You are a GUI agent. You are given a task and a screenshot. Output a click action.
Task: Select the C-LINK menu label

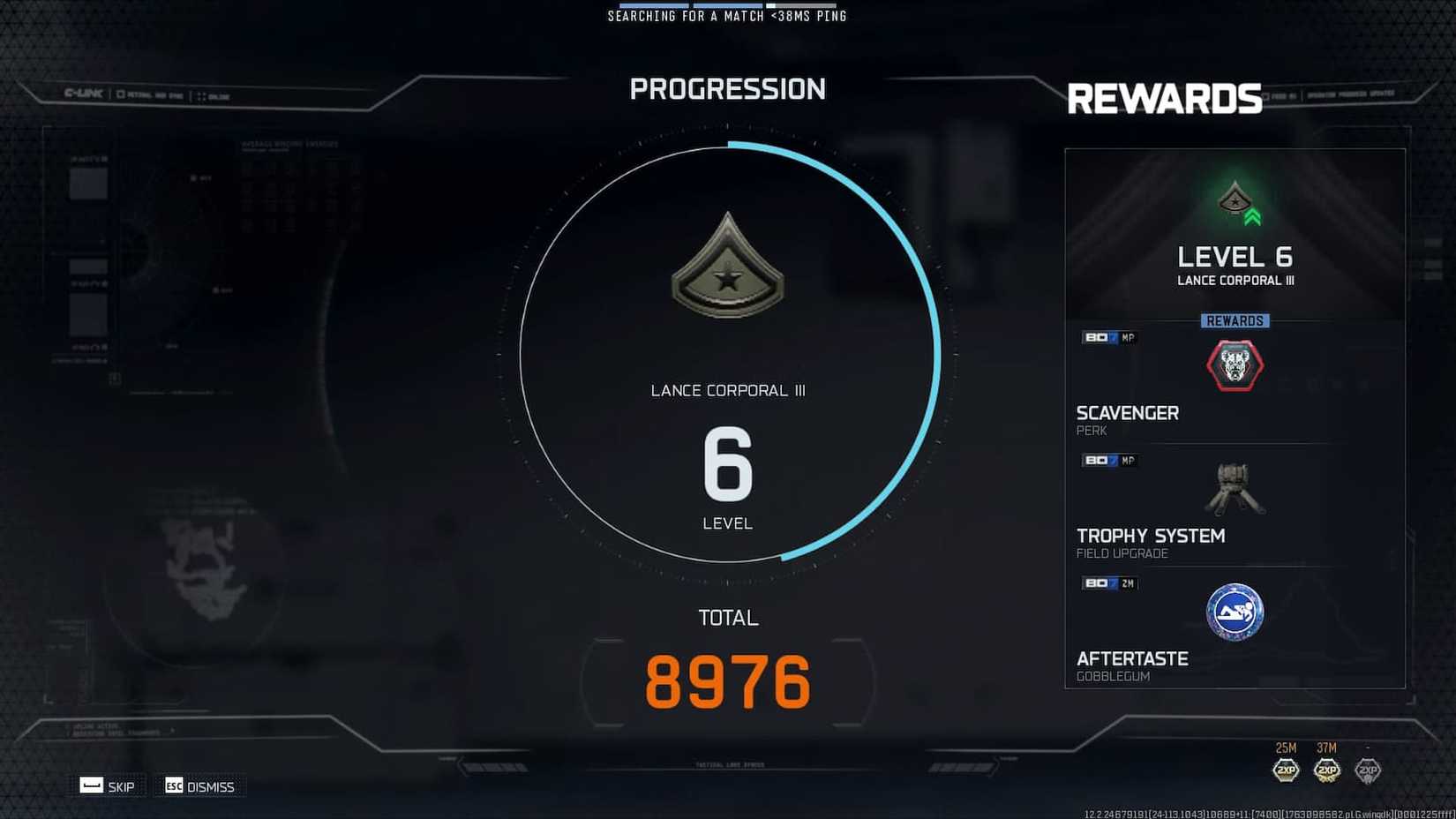click(85, 93)
